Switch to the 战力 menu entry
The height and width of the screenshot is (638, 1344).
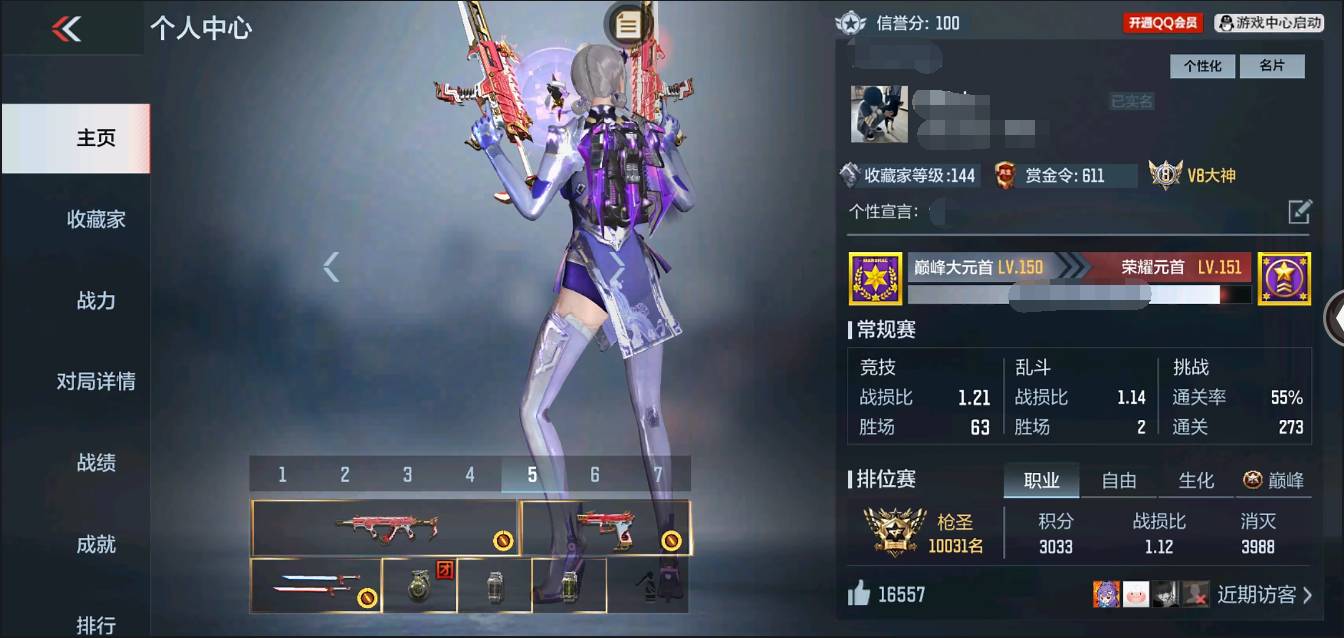[x=96, y=300]
